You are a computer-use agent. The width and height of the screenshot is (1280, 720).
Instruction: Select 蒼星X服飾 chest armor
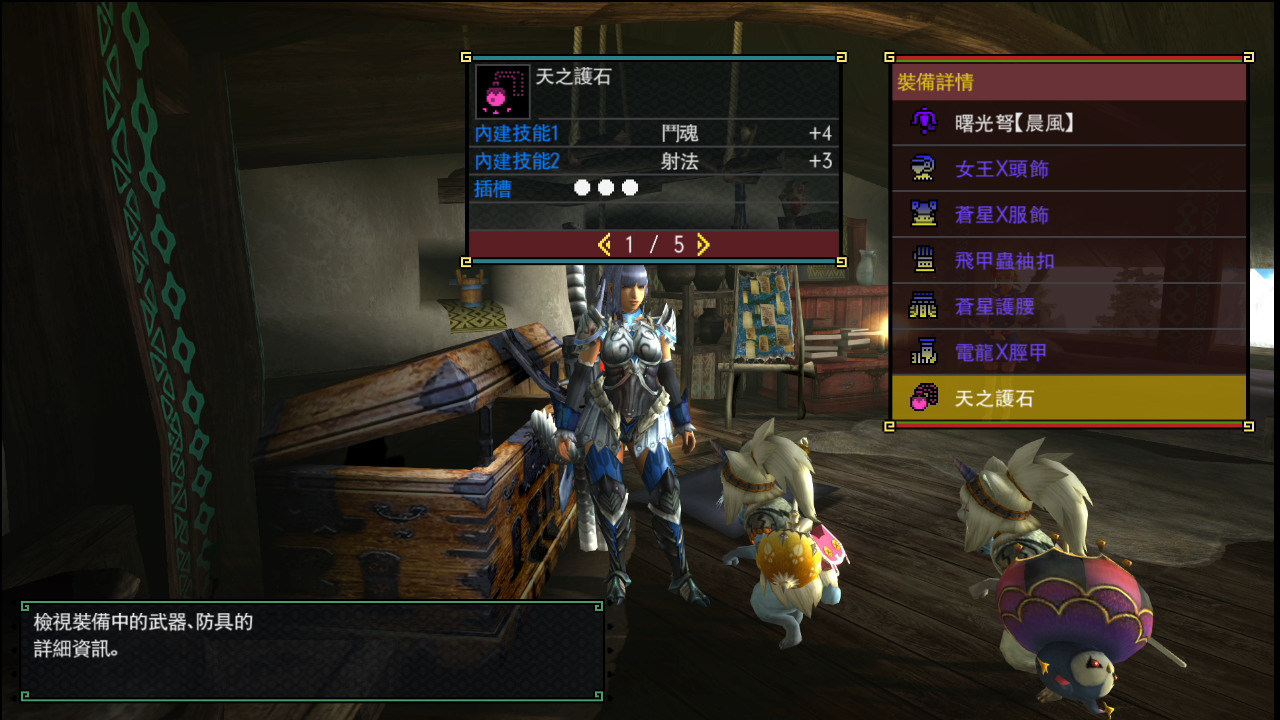tap(1068, 215)
